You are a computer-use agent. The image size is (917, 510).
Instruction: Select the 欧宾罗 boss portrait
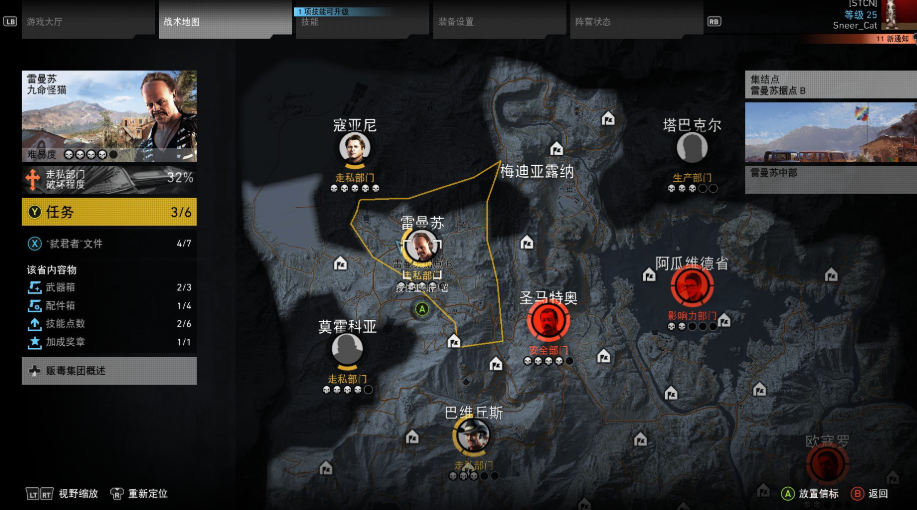coord(827,464)
